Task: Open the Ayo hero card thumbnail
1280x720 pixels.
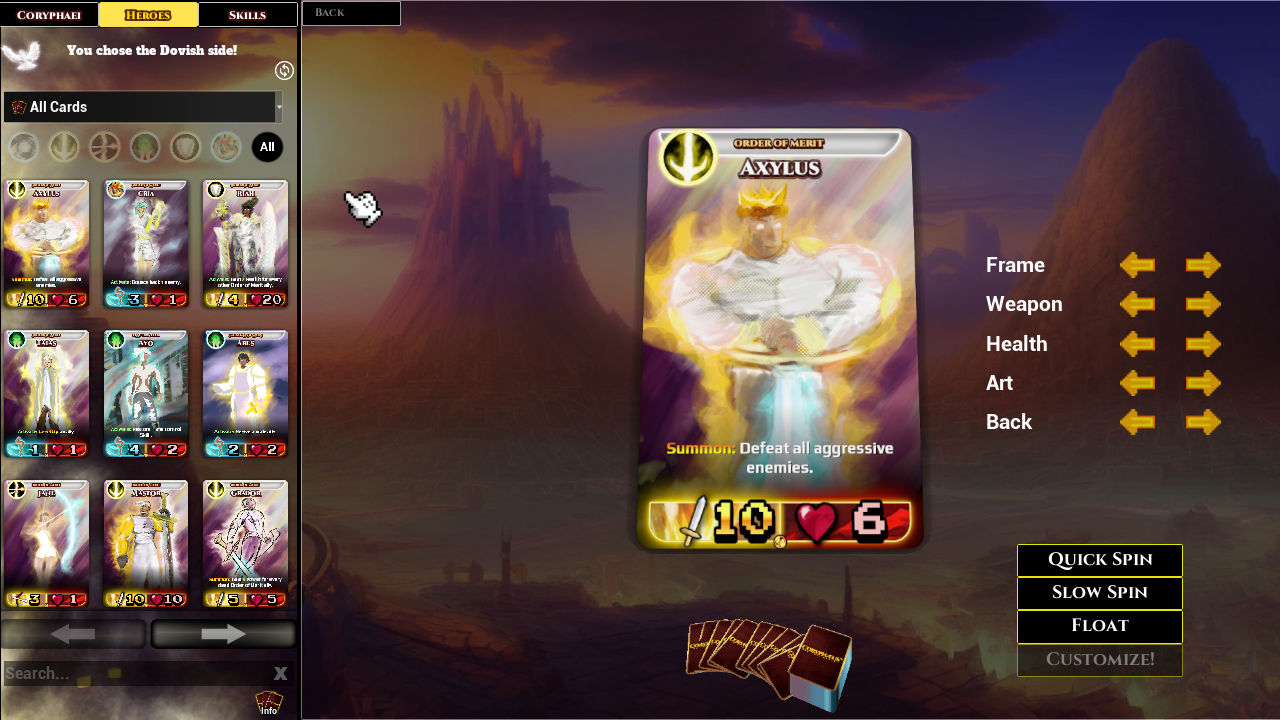Action: pyautogui.click(x=146, y=393)
